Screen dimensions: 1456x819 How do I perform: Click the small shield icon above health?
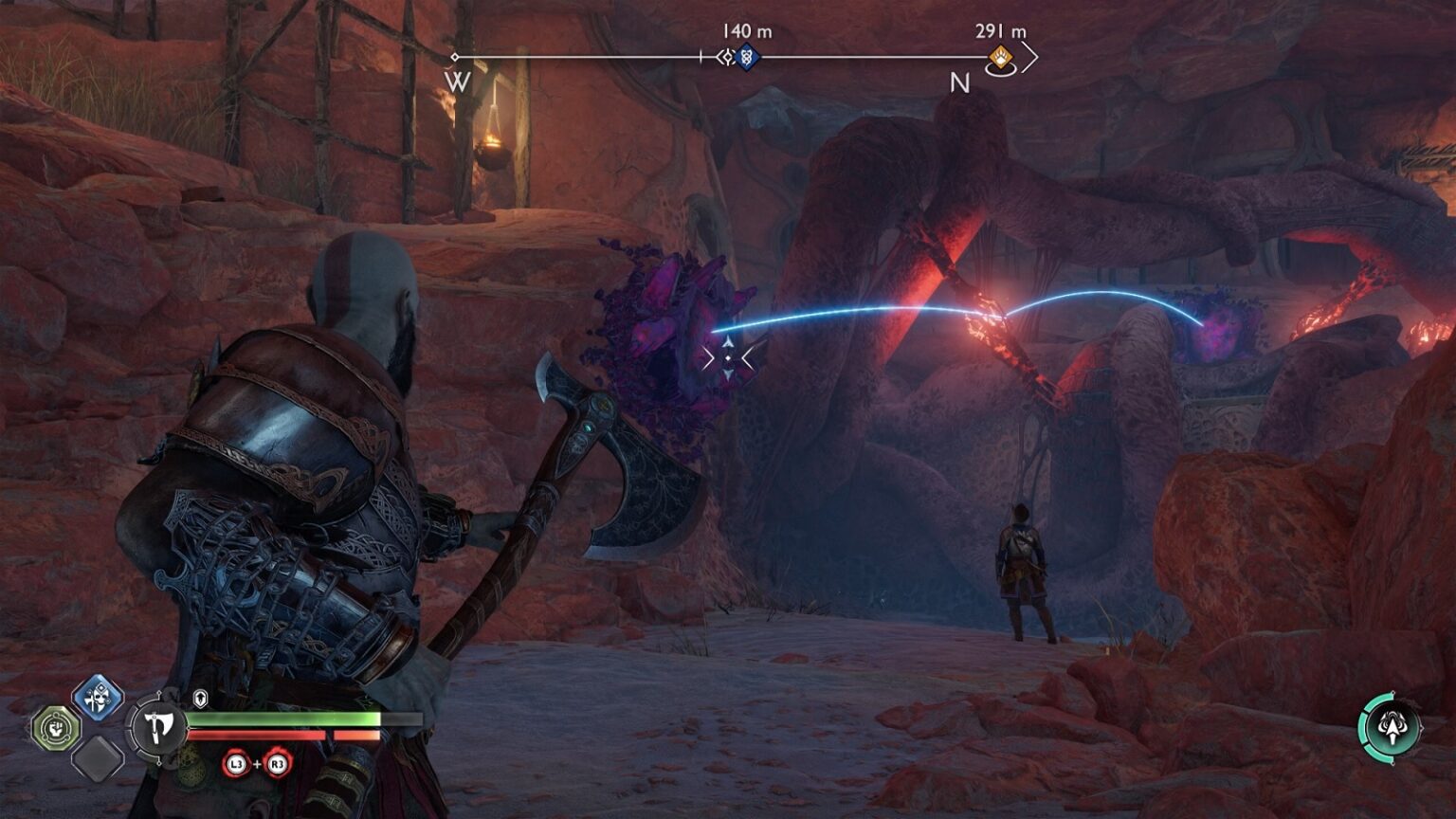tap(200, 700)
